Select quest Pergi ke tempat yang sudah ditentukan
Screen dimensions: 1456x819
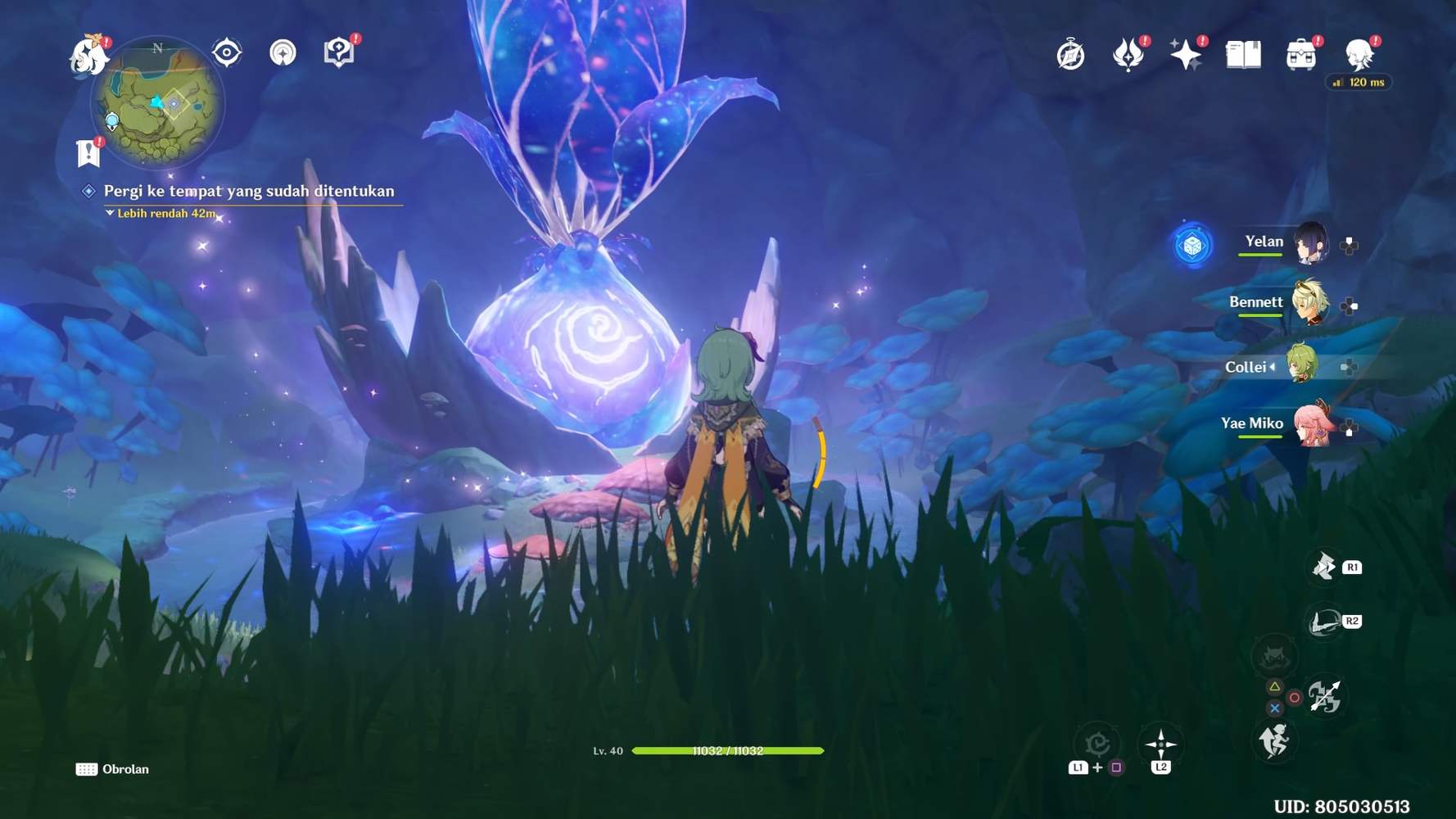(248, 191)
